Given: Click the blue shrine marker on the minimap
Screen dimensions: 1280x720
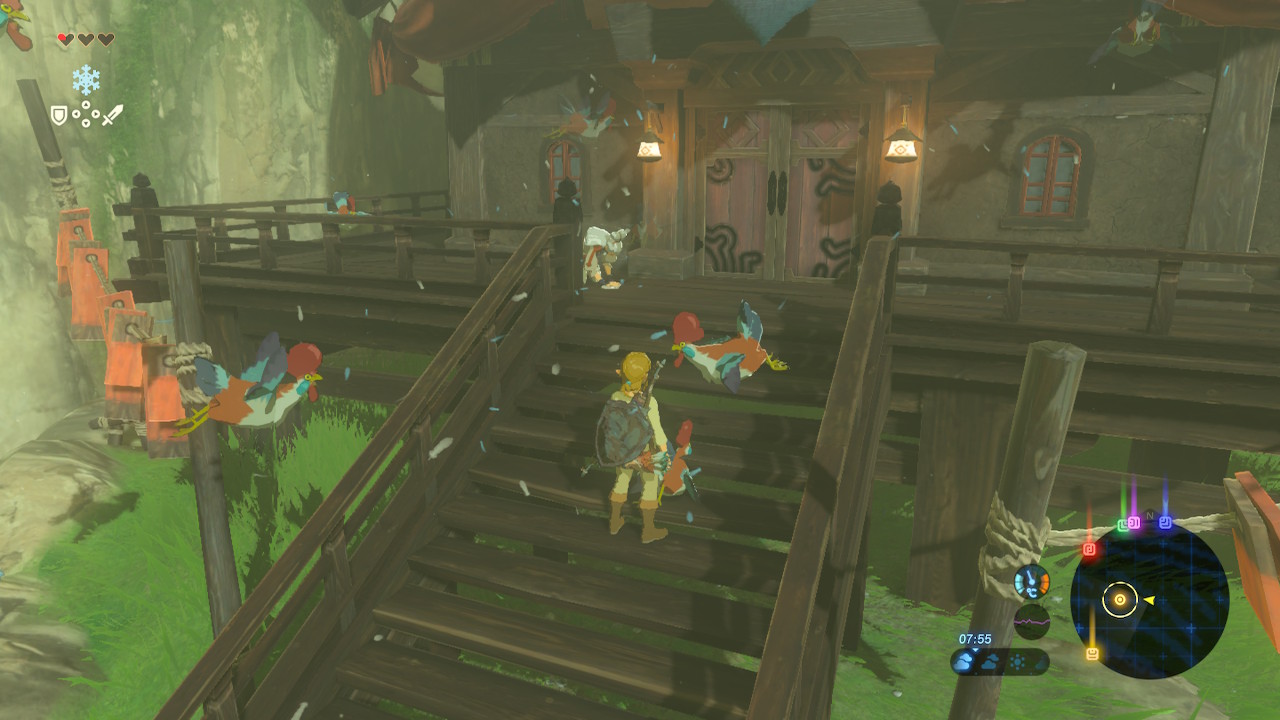Looking at the screenshot, I should point(1164,524).
